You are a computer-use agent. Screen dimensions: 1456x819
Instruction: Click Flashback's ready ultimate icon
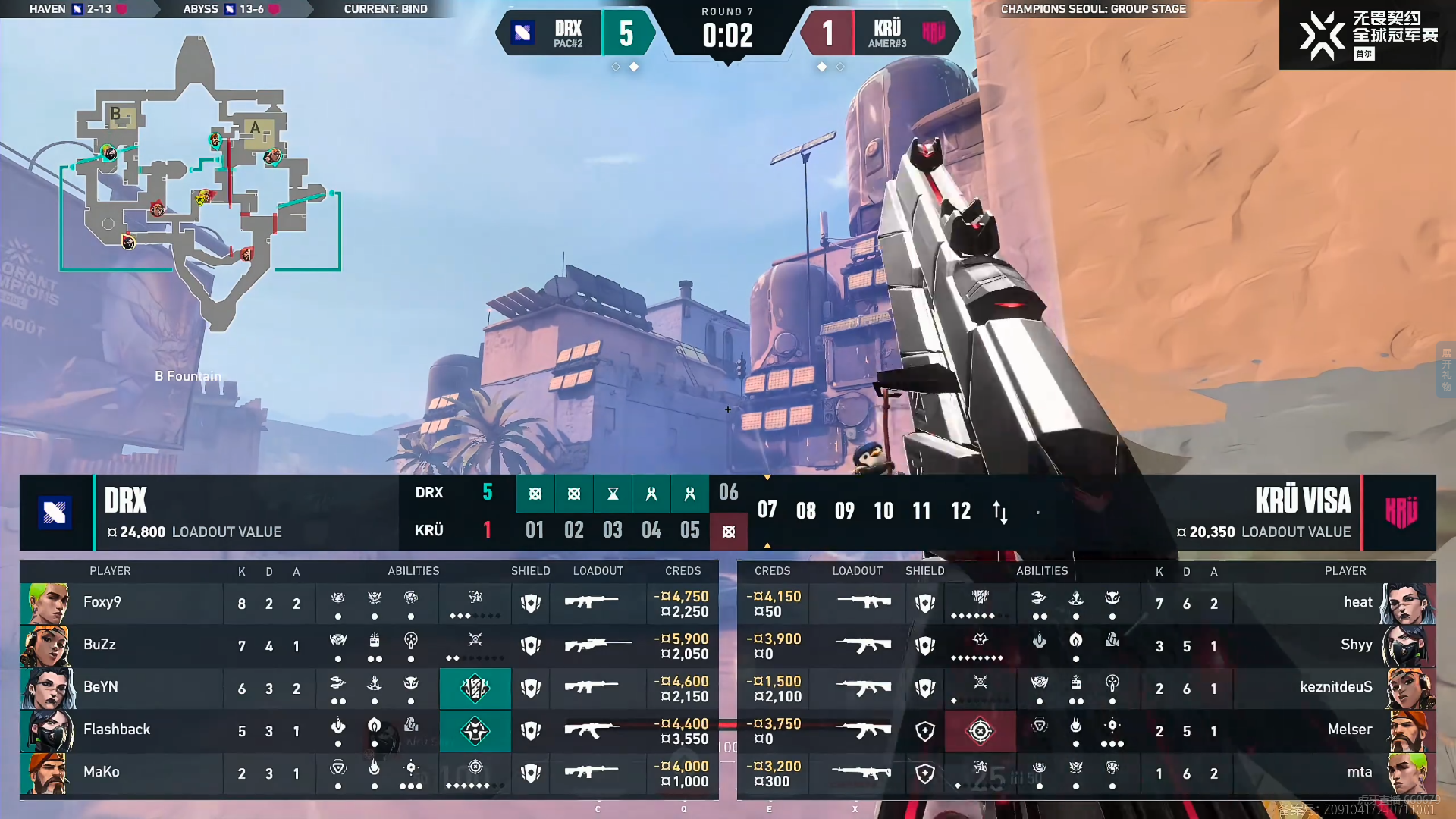[475, 730]
